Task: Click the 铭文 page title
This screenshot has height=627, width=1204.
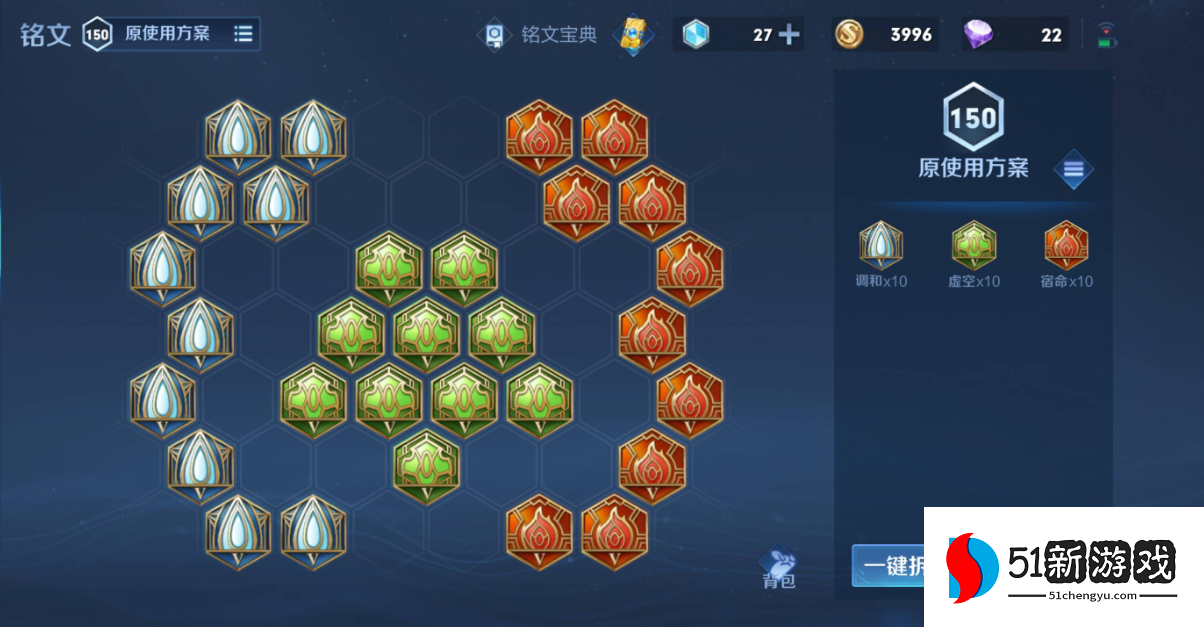Action: pyautogui.click(x=46, y=35)
